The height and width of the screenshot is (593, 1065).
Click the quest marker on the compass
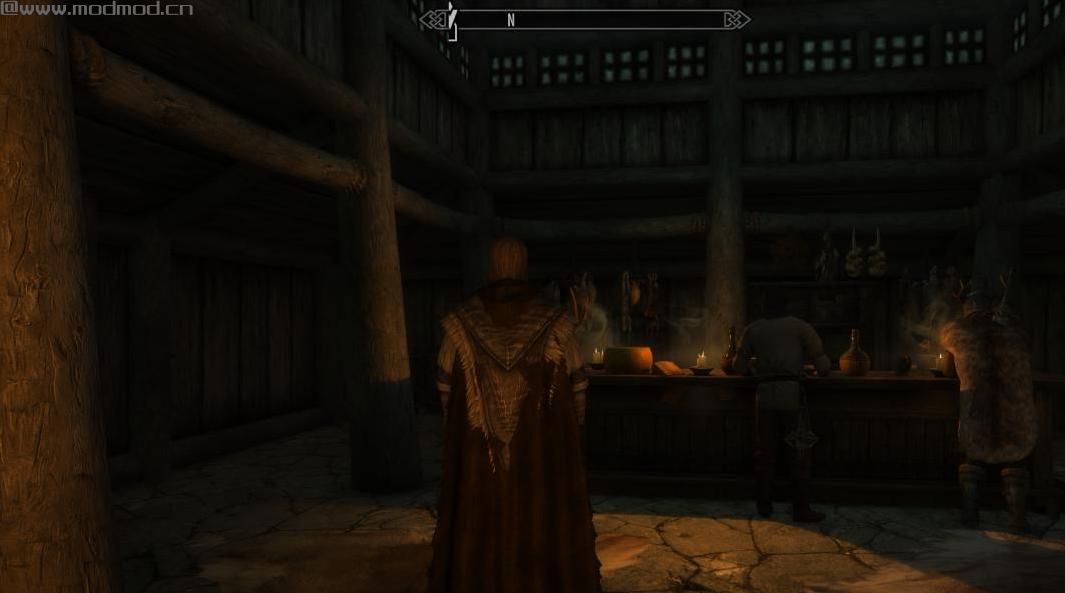click(452, 18)
